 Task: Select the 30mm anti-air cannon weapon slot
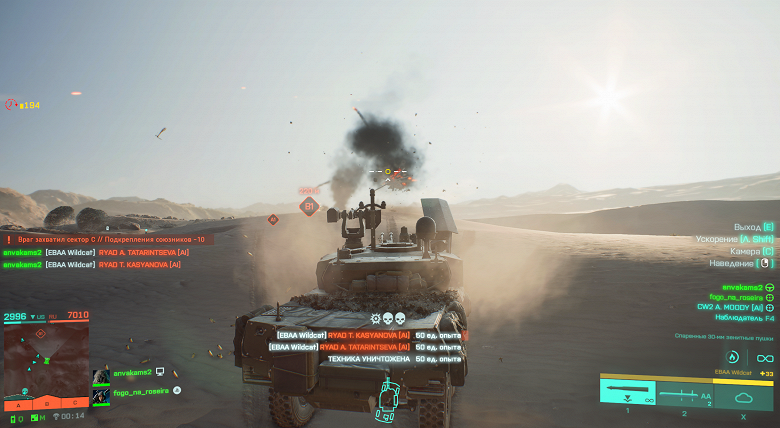(x=627, y=391)
